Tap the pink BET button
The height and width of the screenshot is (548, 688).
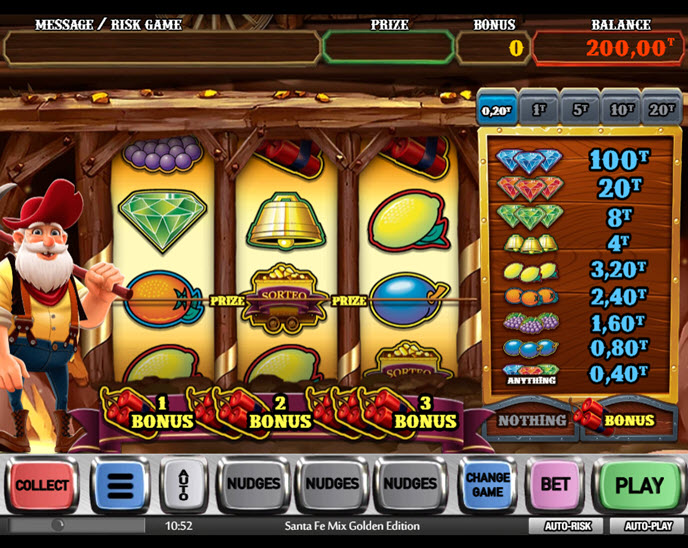[x=555, y=486]
